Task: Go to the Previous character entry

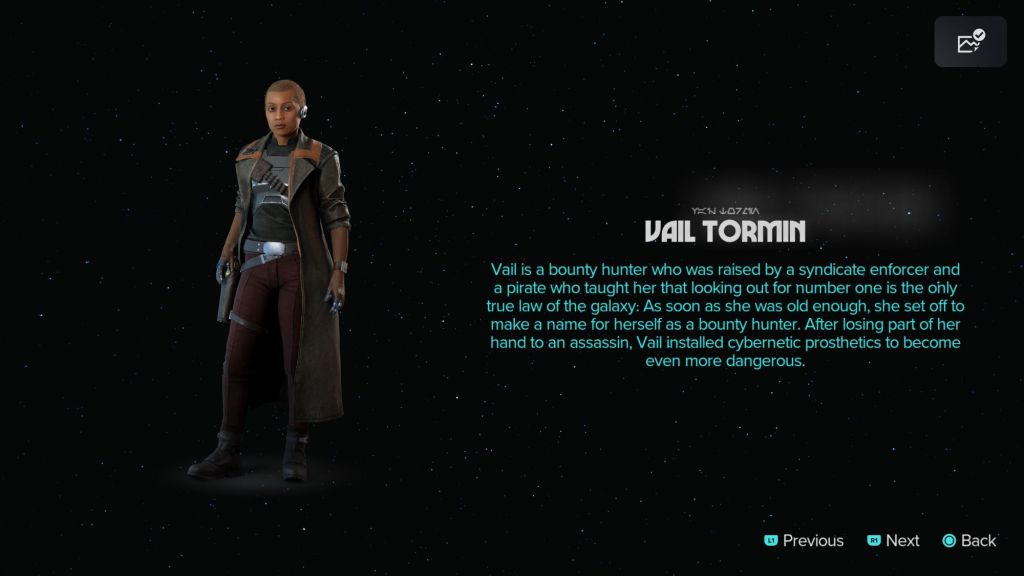Action: (804, 541)
